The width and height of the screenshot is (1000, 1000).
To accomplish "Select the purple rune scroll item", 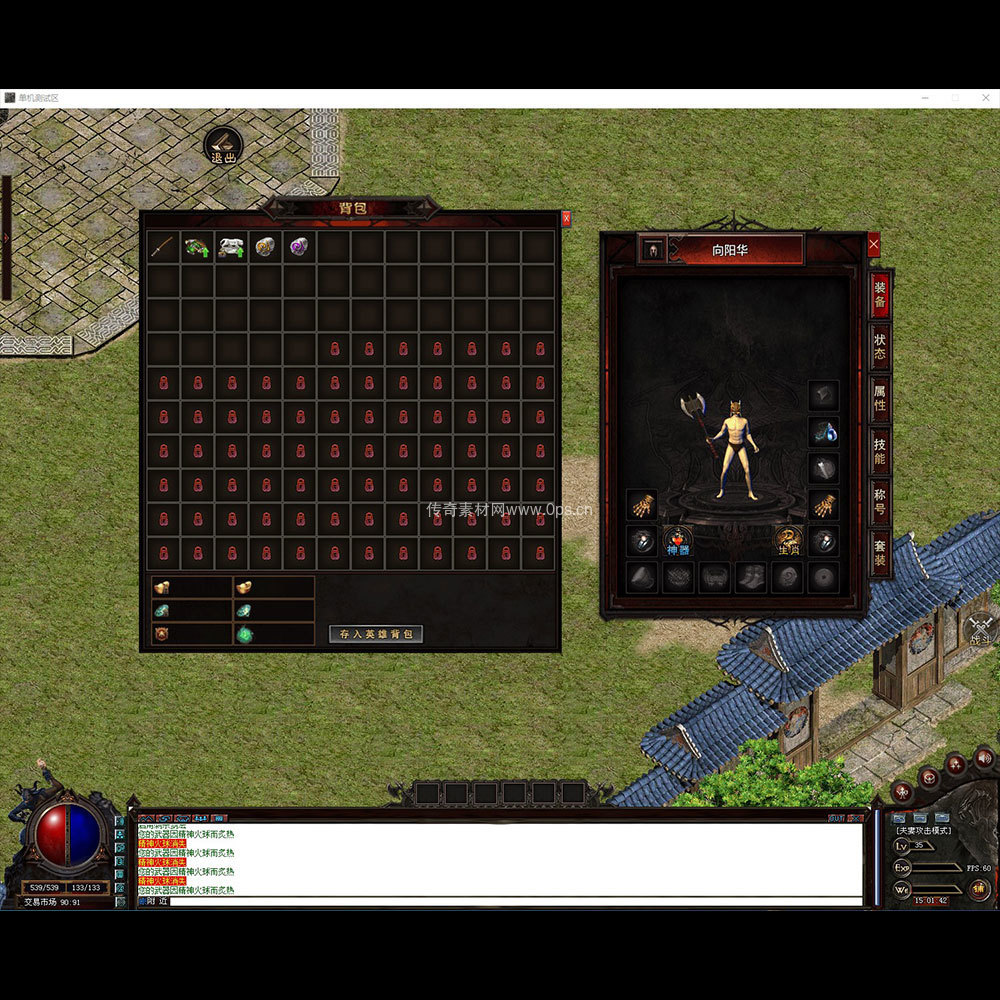I will click(x=299, y=247).
